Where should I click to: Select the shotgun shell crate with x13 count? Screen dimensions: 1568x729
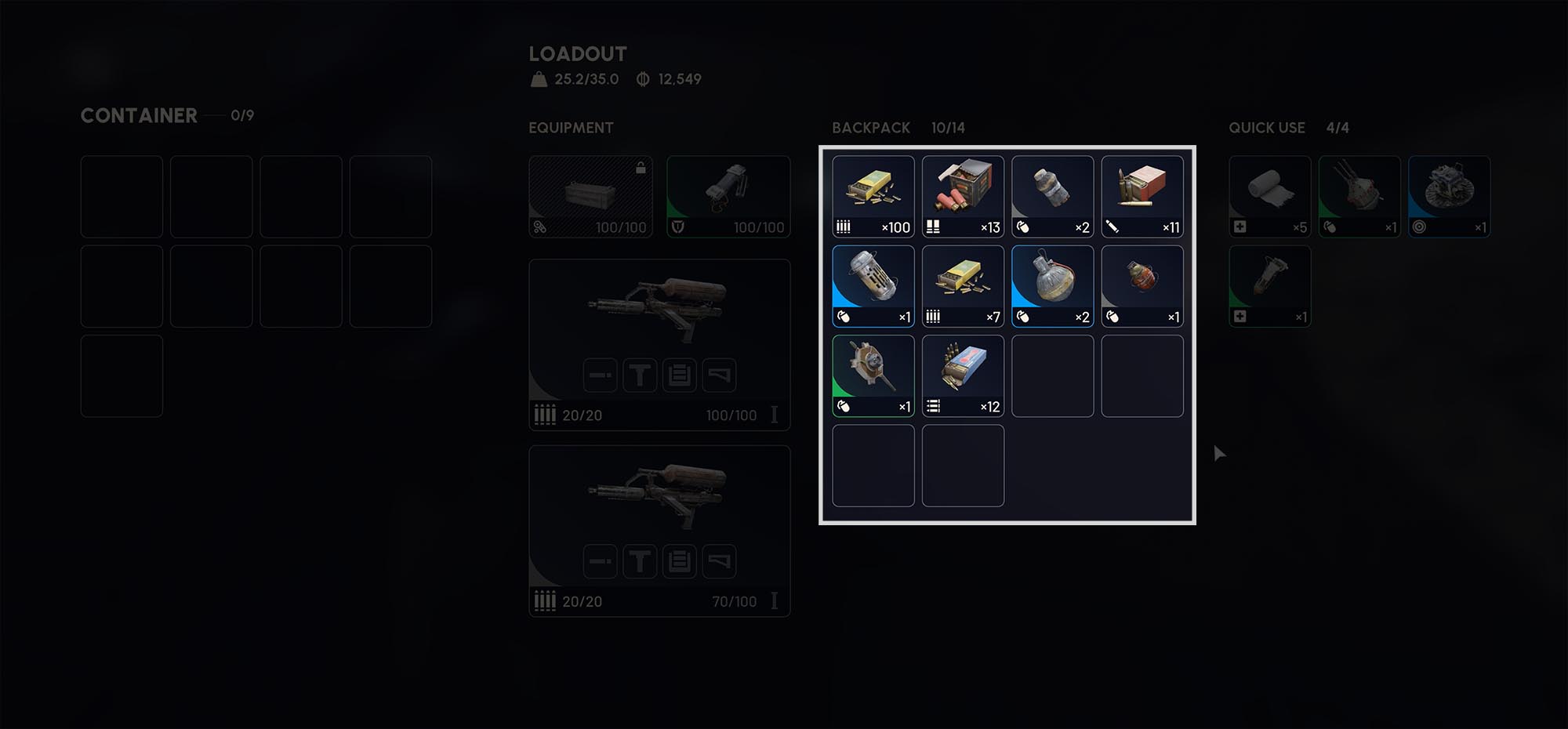[x=962, y=196]
